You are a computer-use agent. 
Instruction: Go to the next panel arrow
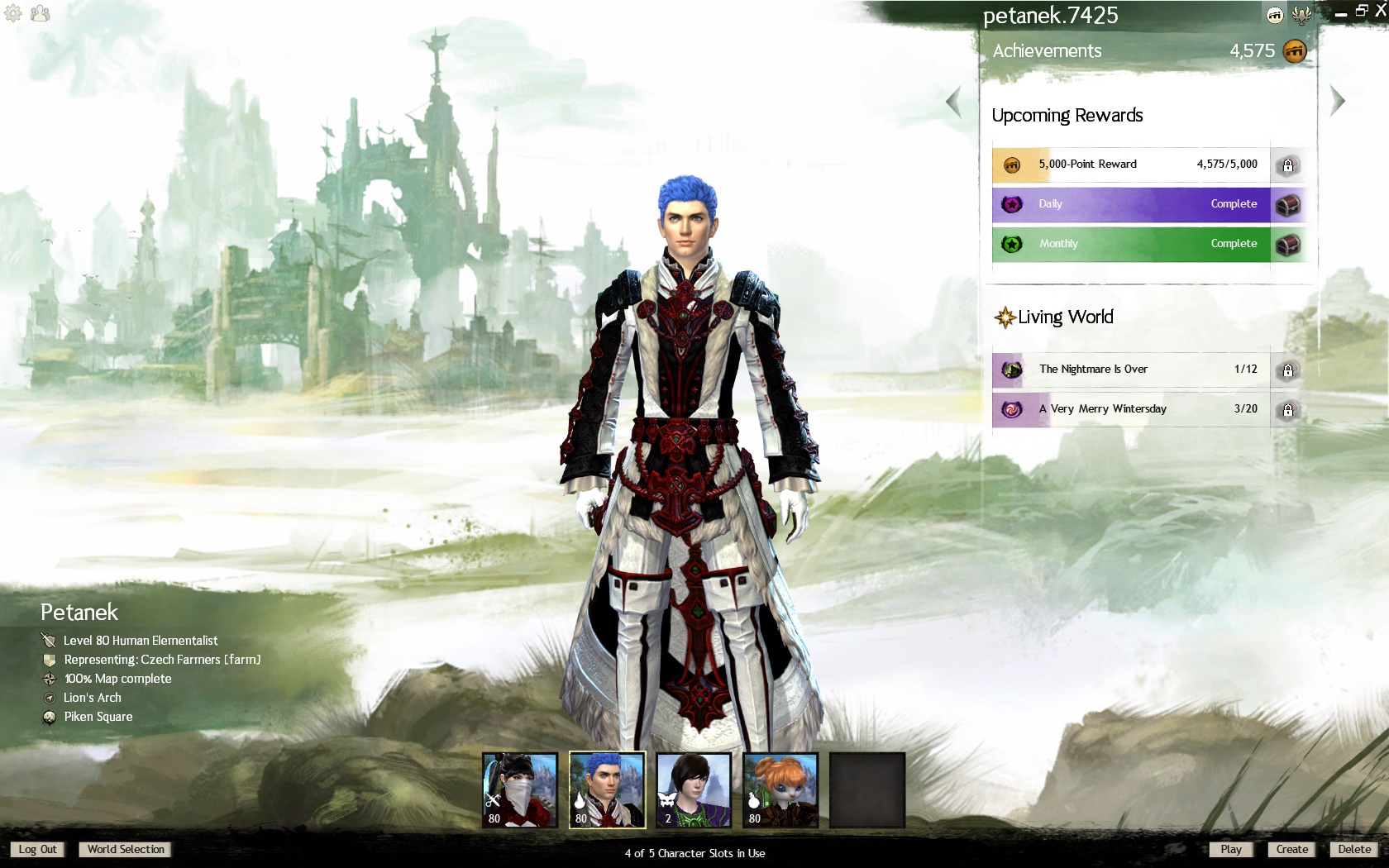(x=1337, y=102)
